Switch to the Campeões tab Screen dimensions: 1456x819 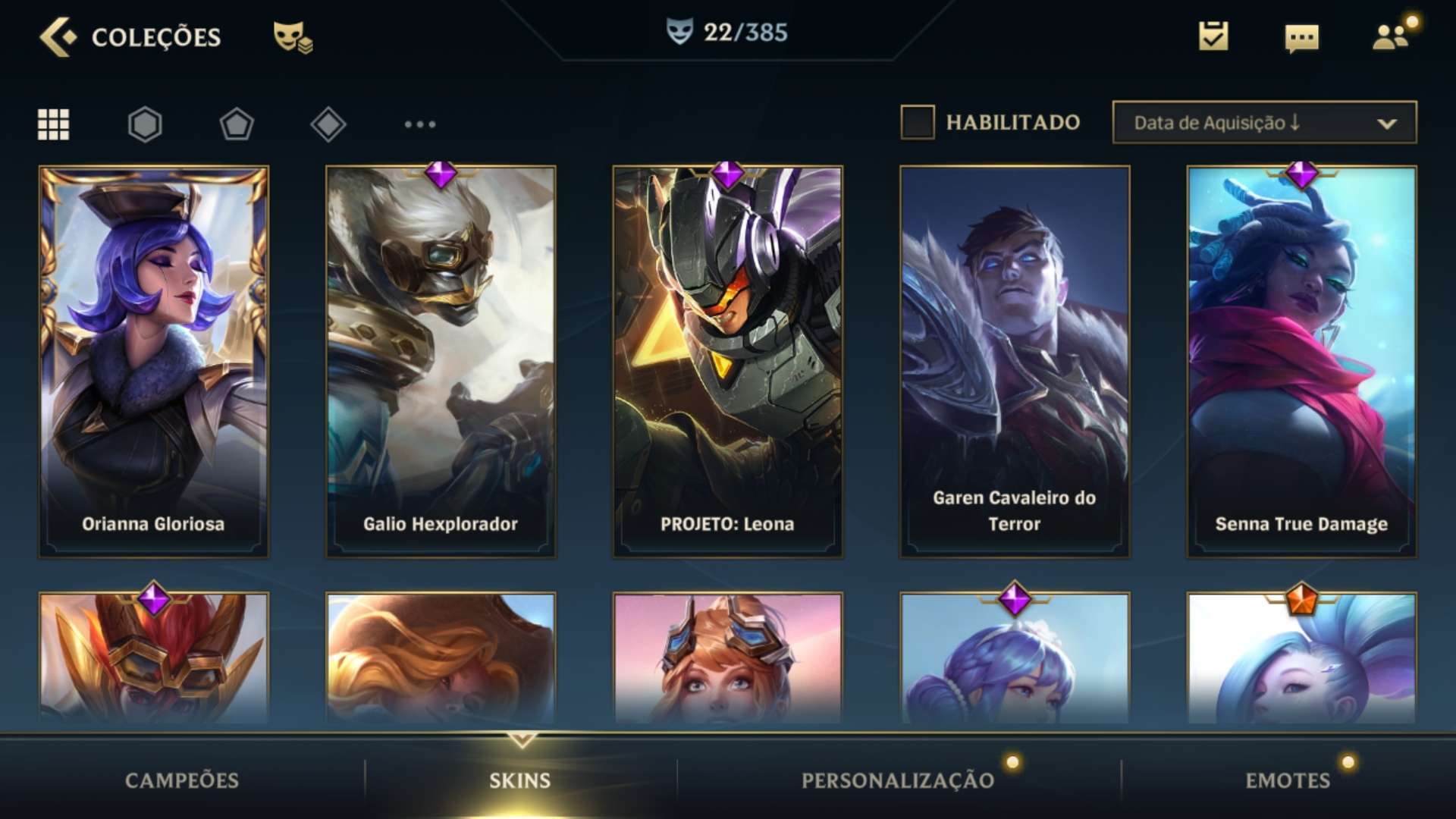point(182,780)
